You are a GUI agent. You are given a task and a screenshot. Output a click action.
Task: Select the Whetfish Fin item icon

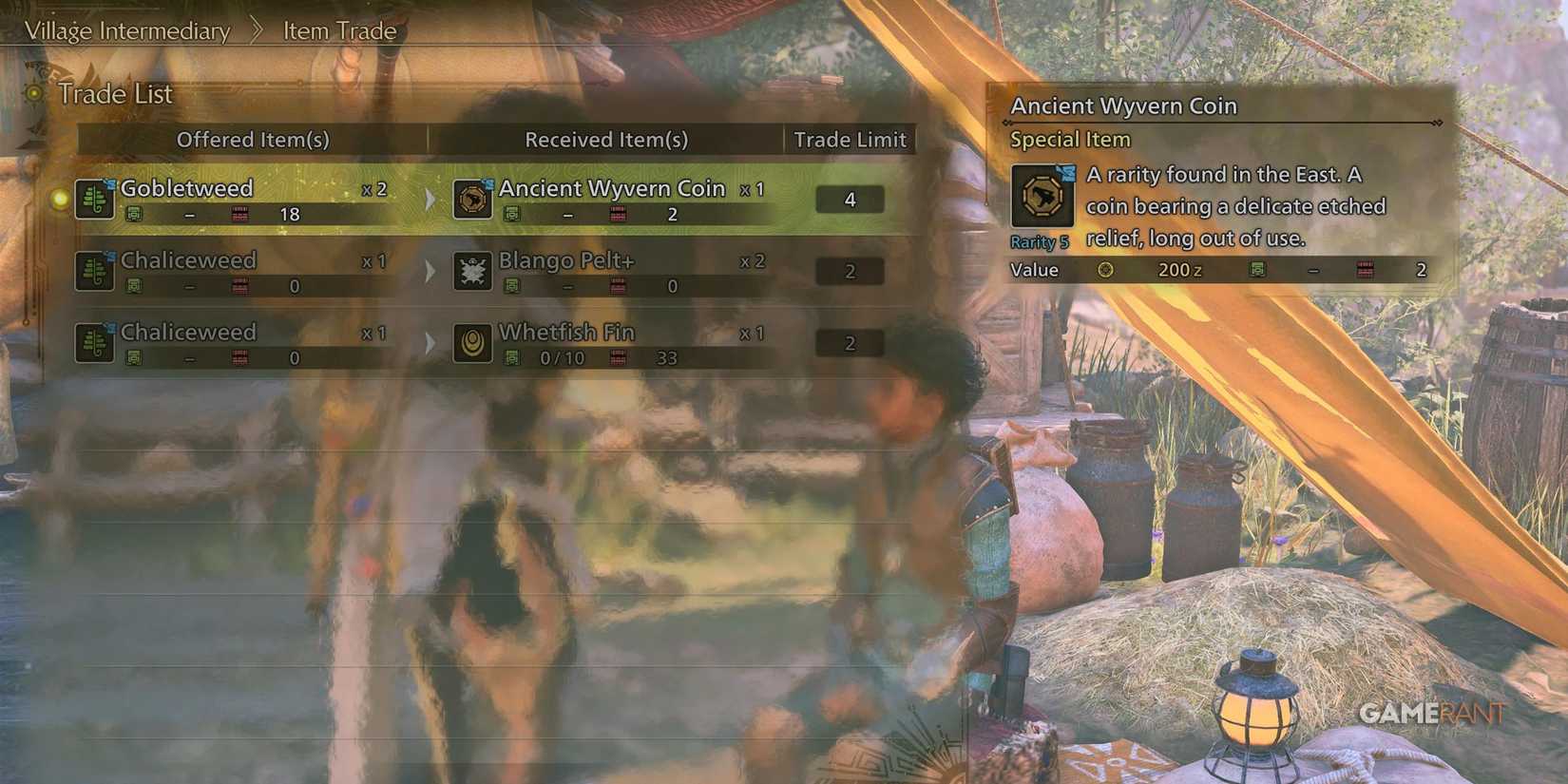coord(472,343)
